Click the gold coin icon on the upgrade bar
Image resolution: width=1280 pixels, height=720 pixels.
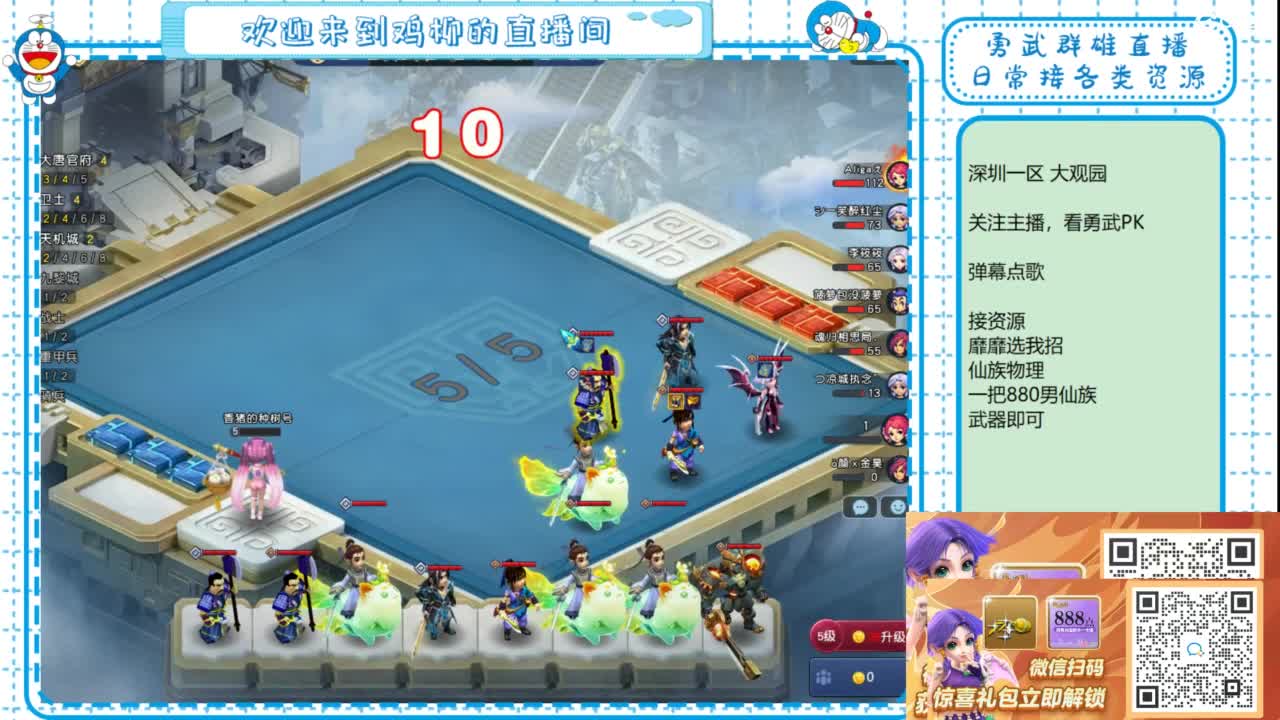858,637
